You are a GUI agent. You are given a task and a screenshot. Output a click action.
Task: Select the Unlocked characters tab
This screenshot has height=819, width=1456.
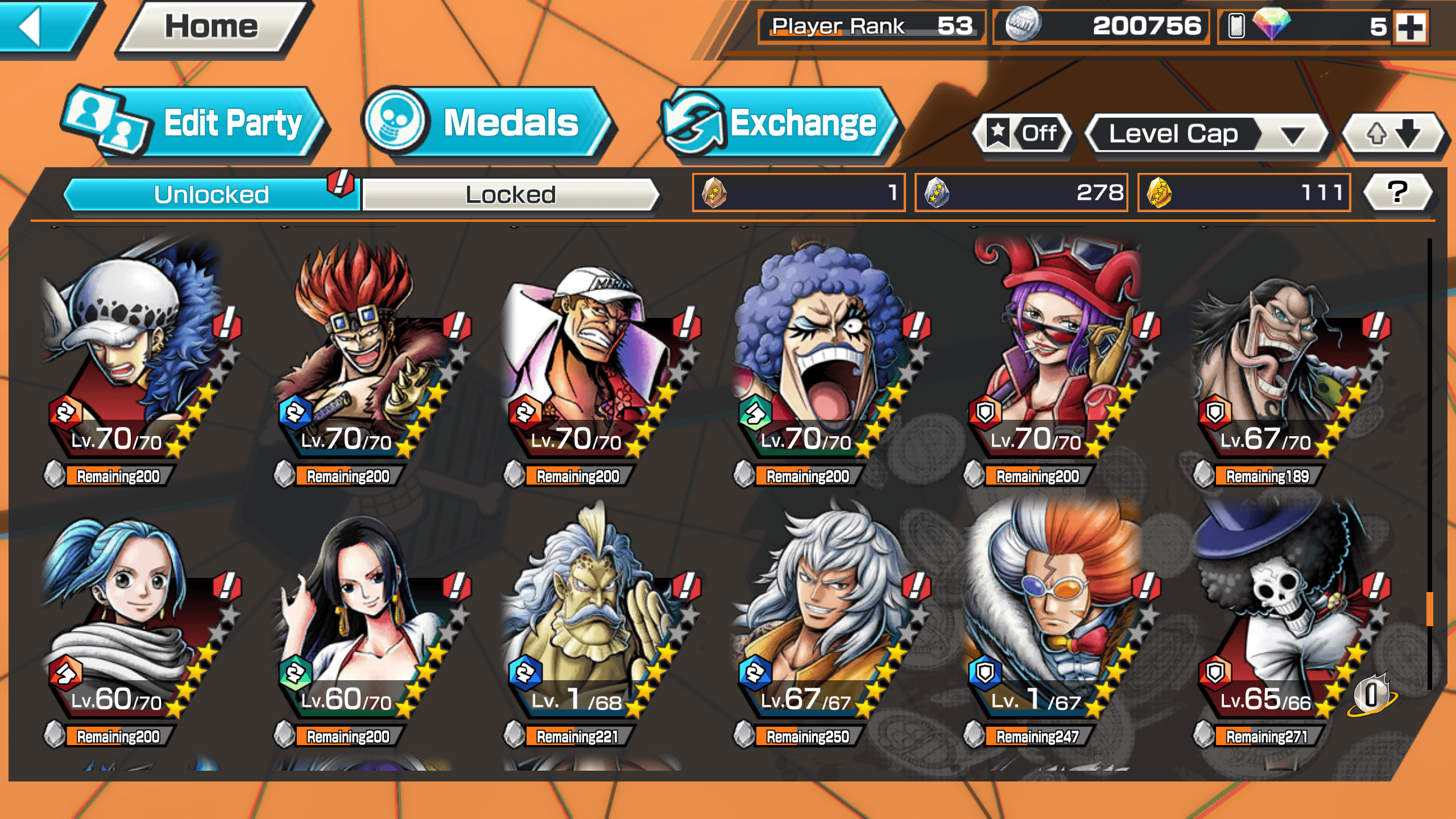(211, 195)
